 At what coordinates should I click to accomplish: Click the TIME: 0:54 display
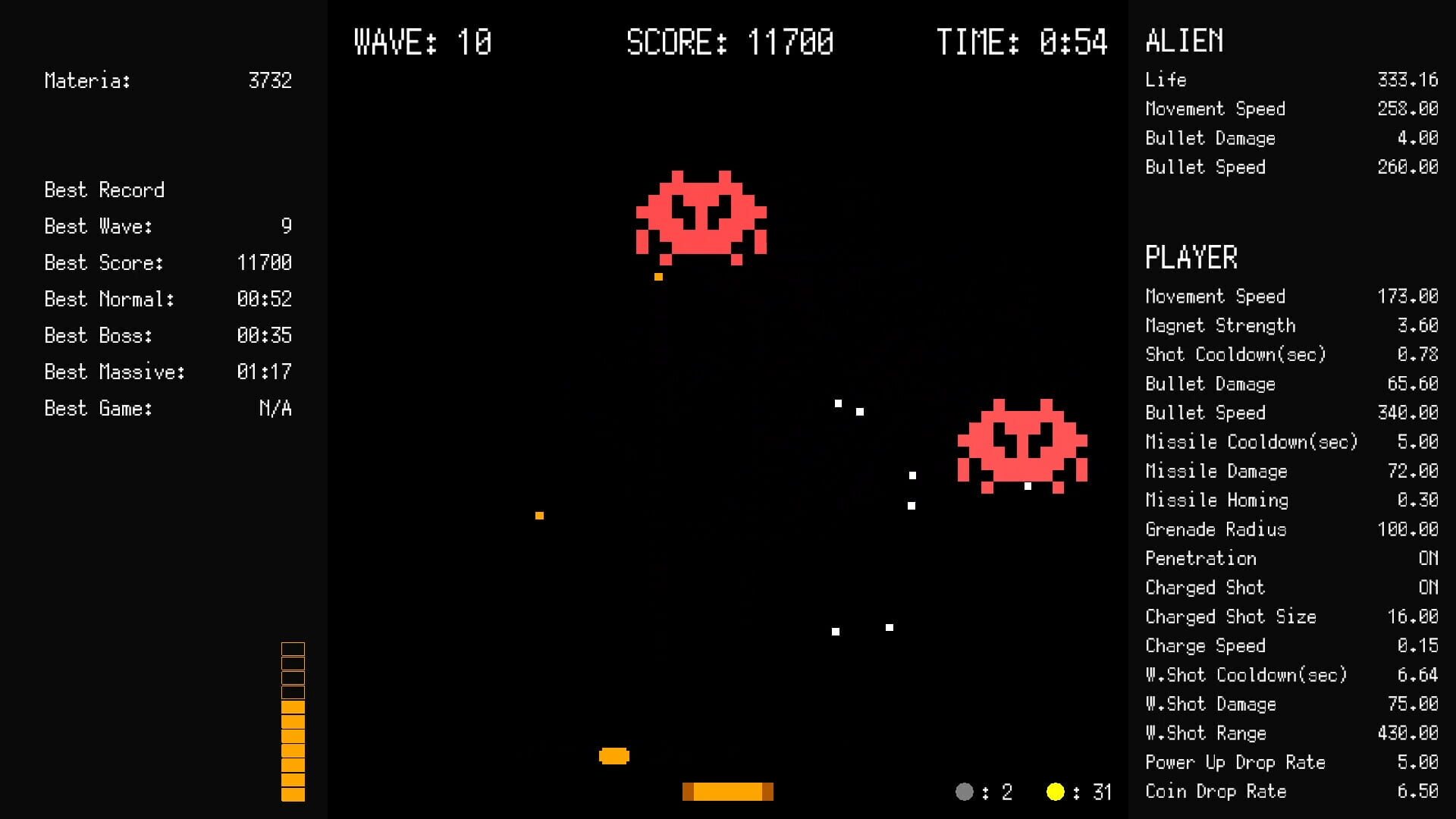[x=1024, y=42]
